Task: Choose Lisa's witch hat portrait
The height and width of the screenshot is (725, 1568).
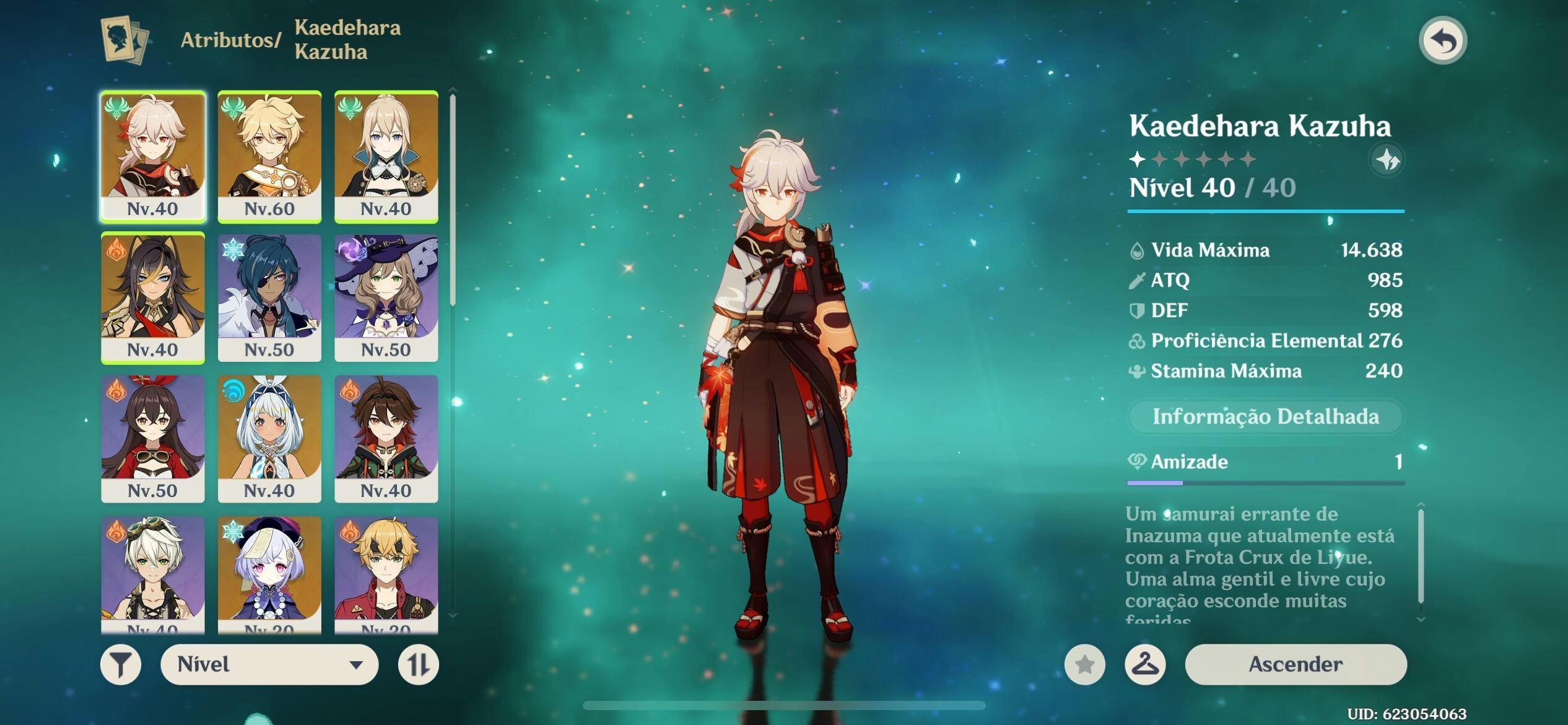Action: pos(386,297)
